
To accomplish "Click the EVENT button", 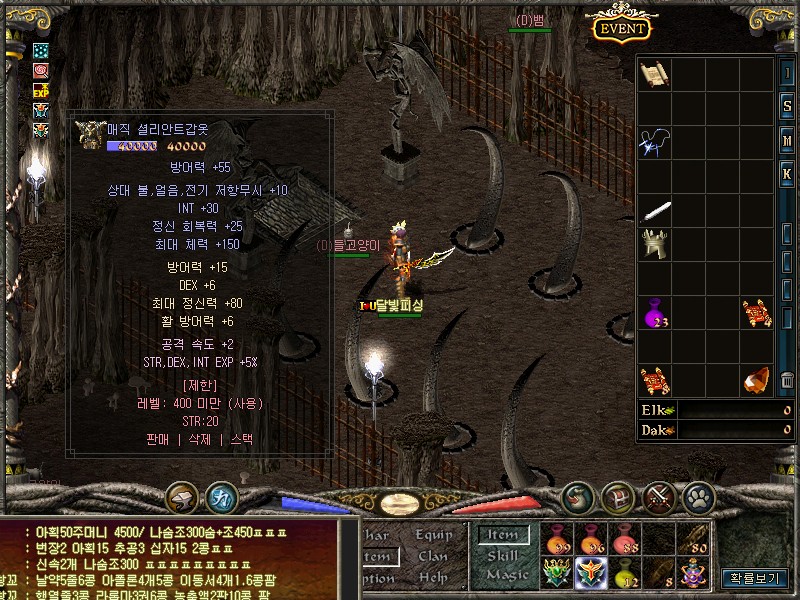I will pyautogui.click(x=621, y=28).
